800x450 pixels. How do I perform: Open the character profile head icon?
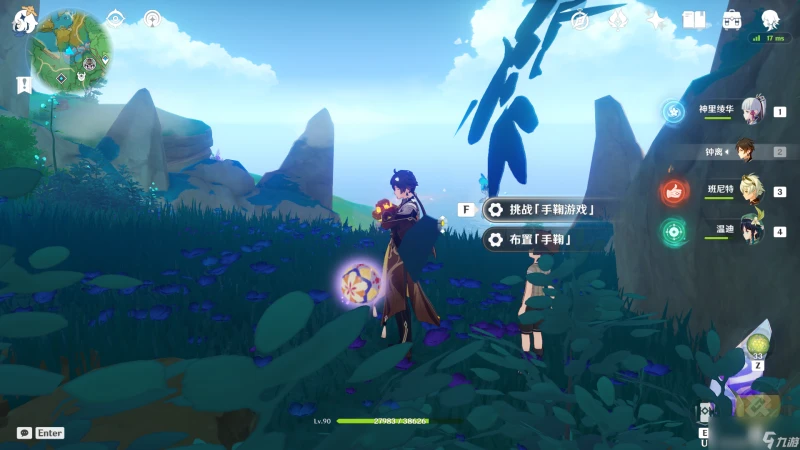pos(771,20)
